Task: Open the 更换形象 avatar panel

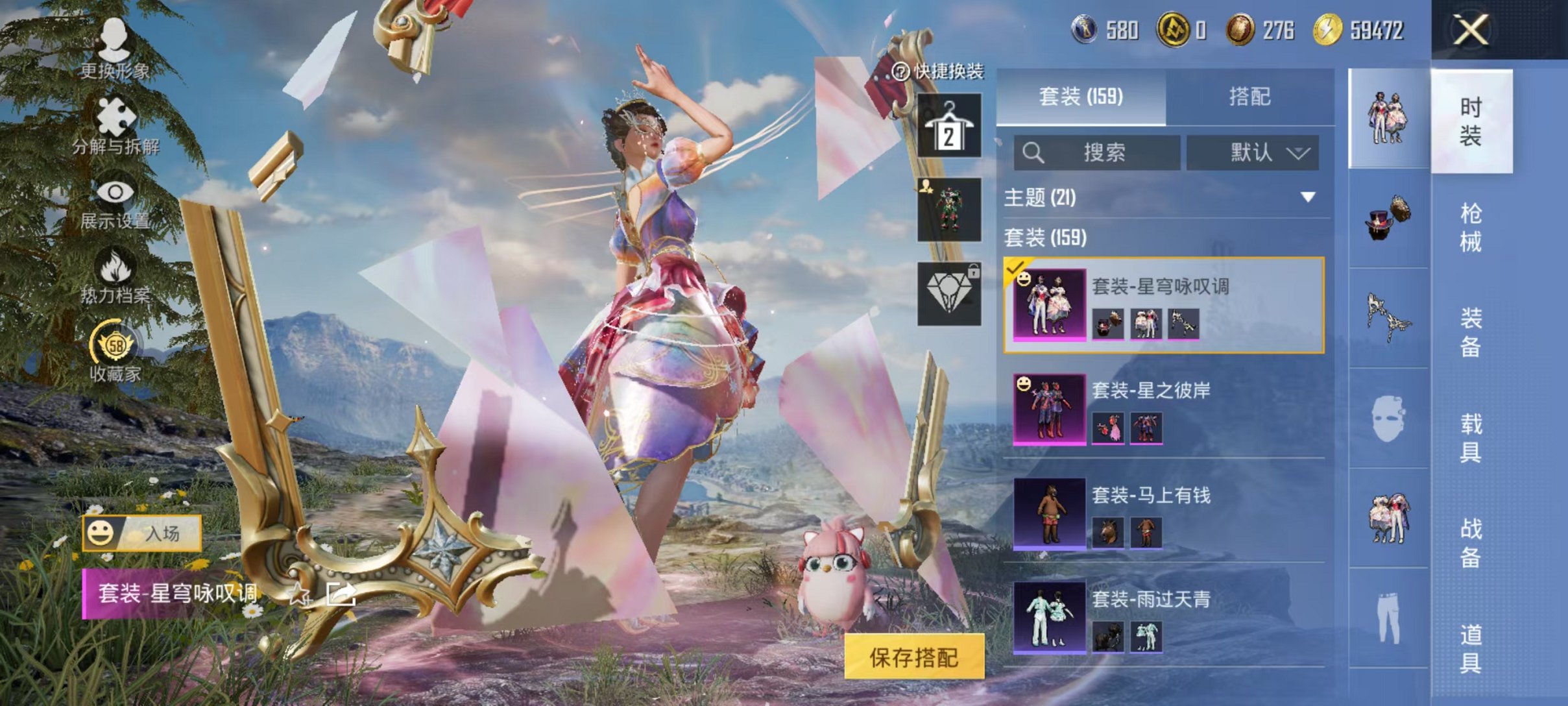Action: pyautogui.click(x=114, y=52)
